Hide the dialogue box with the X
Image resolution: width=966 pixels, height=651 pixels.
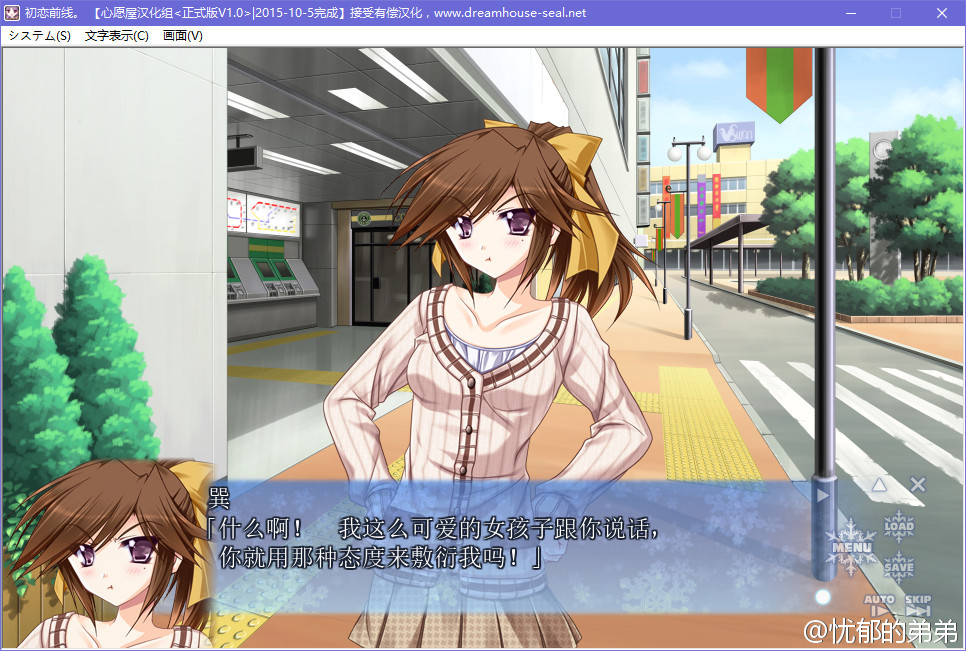918,485
